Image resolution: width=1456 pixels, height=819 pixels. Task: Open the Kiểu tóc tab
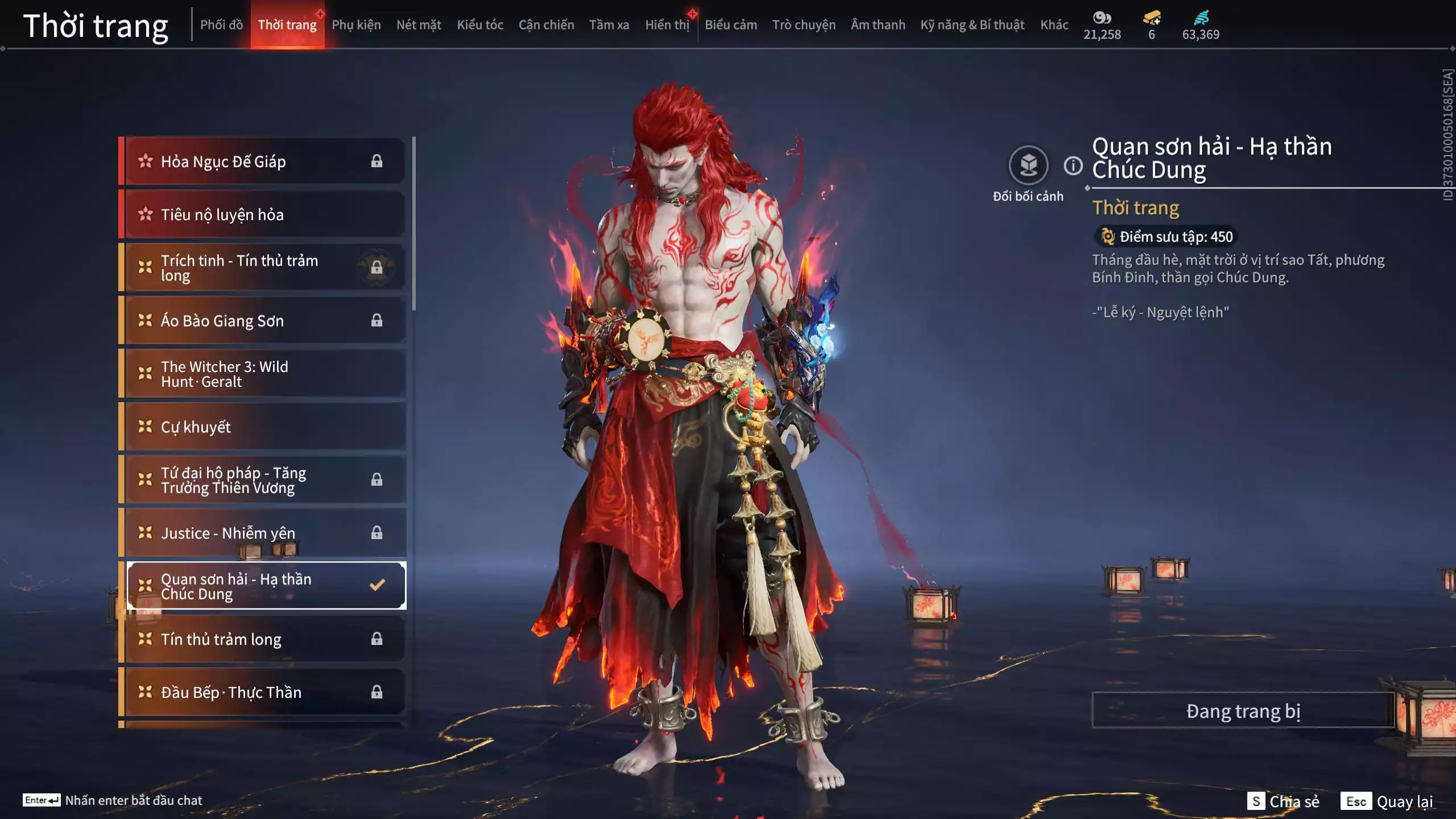(479, 24)
